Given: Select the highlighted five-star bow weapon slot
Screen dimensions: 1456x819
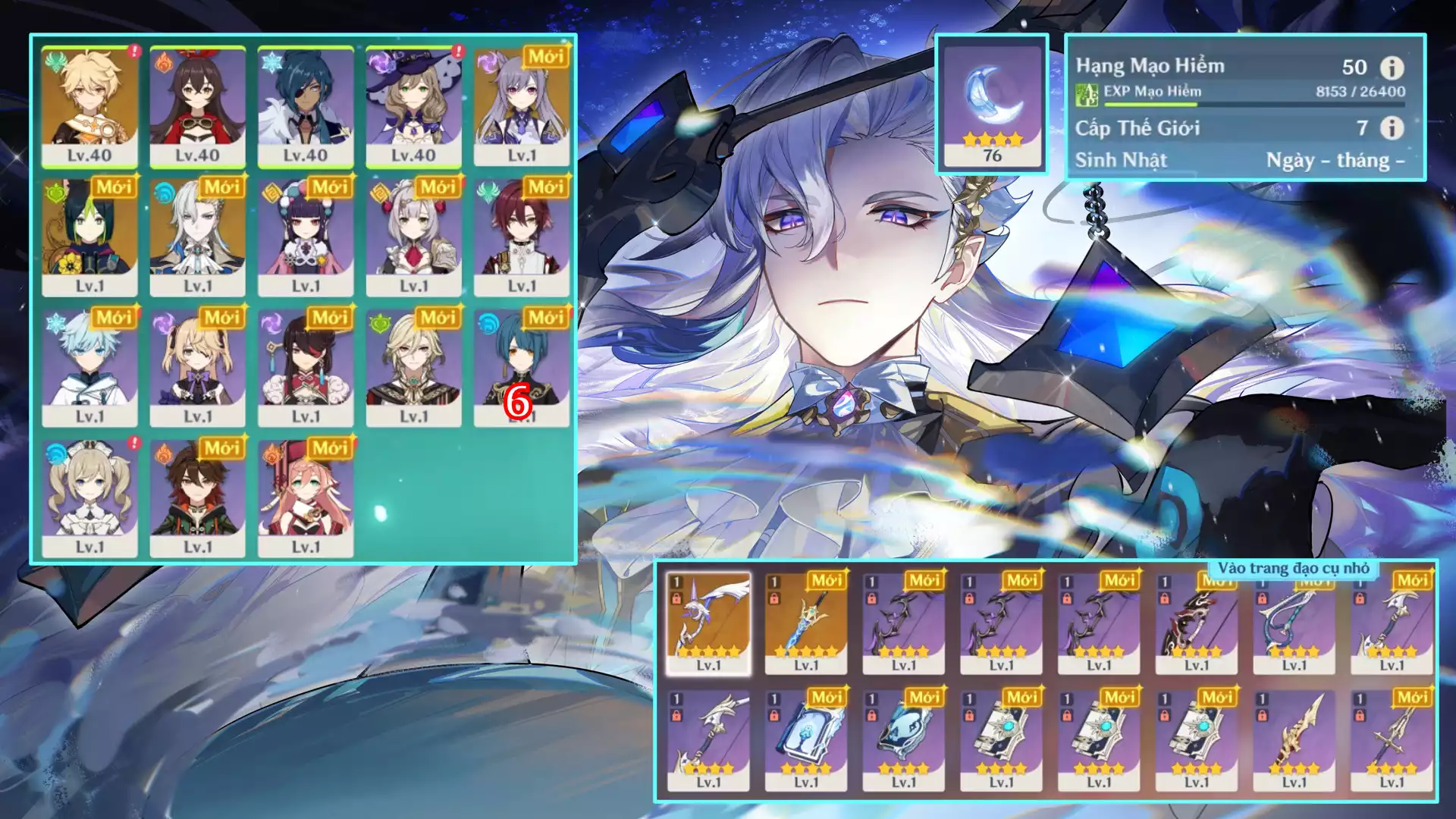Looking at the screenshot, I should click(708, 623).
